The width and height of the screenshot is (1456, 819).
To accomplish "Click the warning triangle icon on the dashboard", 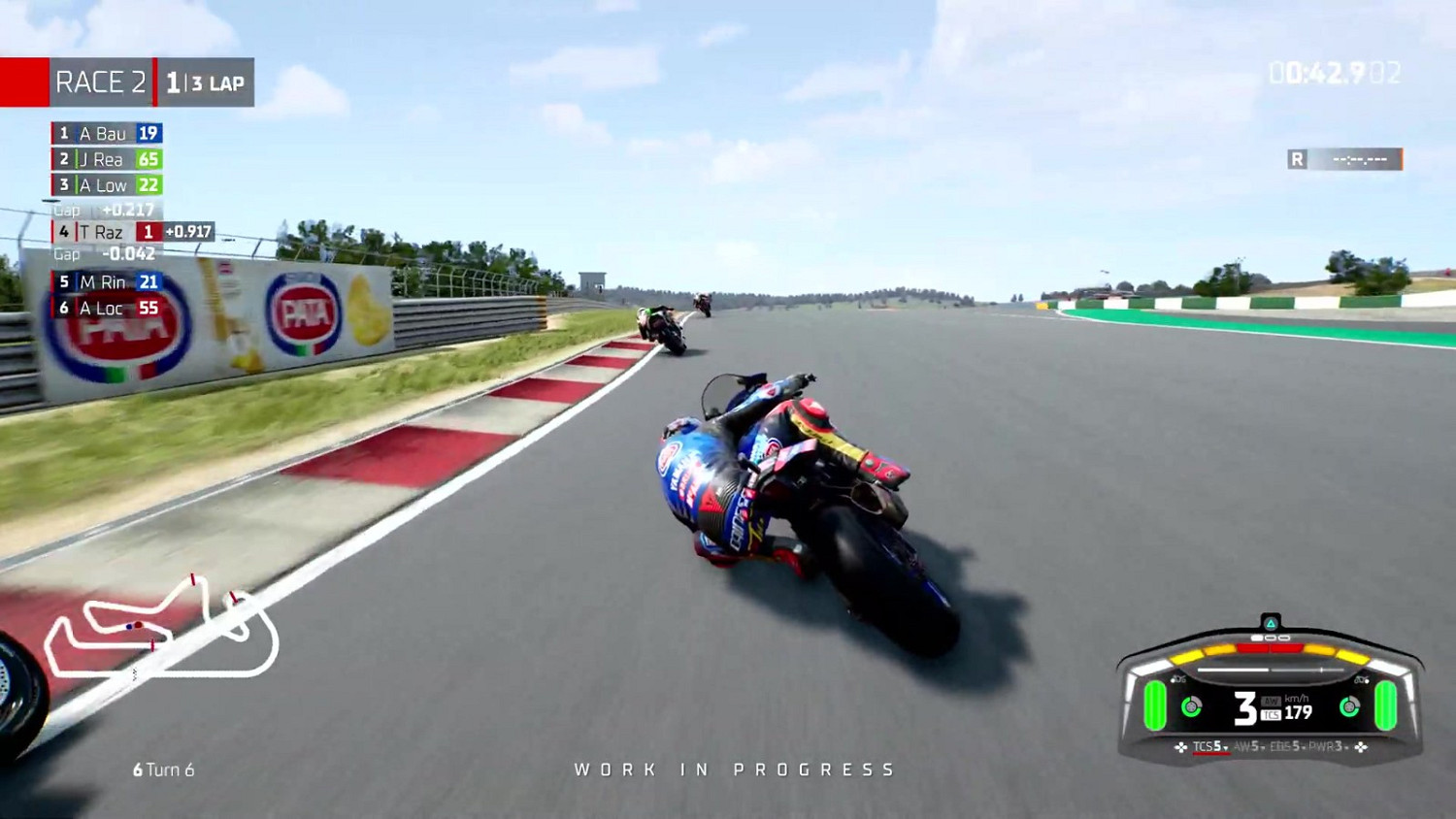I will (1271, 622).
